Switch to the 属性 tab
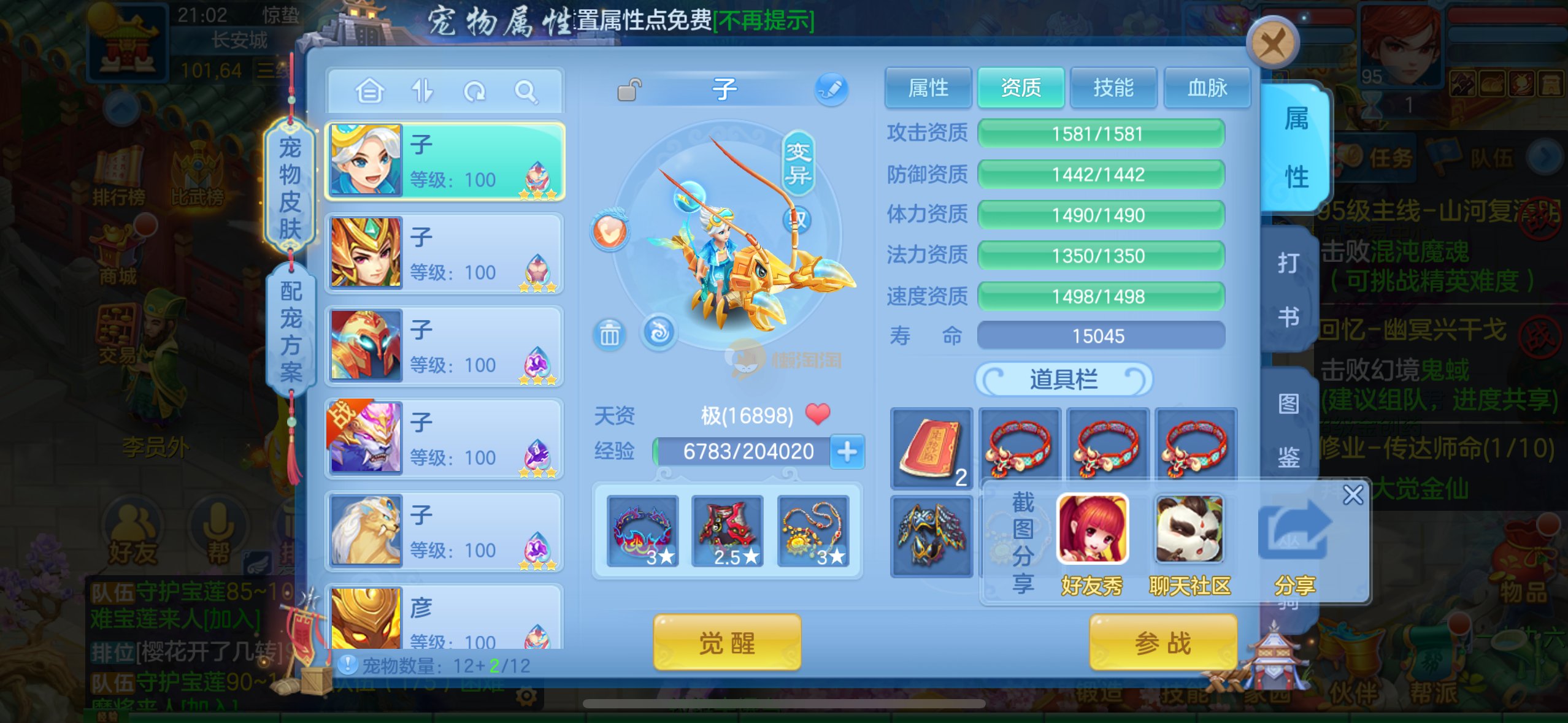Screen dimensions: 1568x723 click(x=928, y=88)
